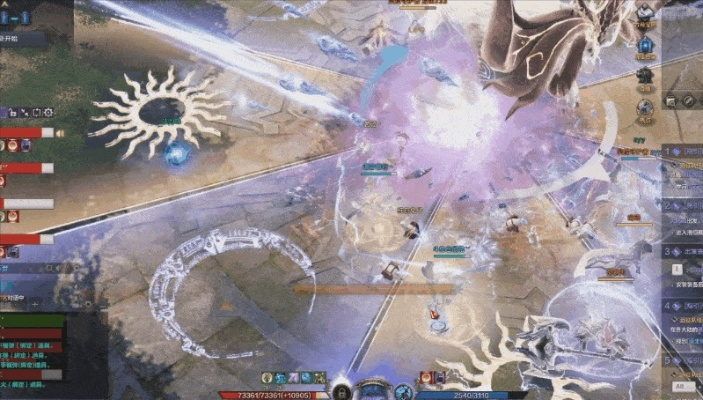Select the first party member's red health frame
Viewport: 703px width, 400px height.
click(x=27, y=132)
